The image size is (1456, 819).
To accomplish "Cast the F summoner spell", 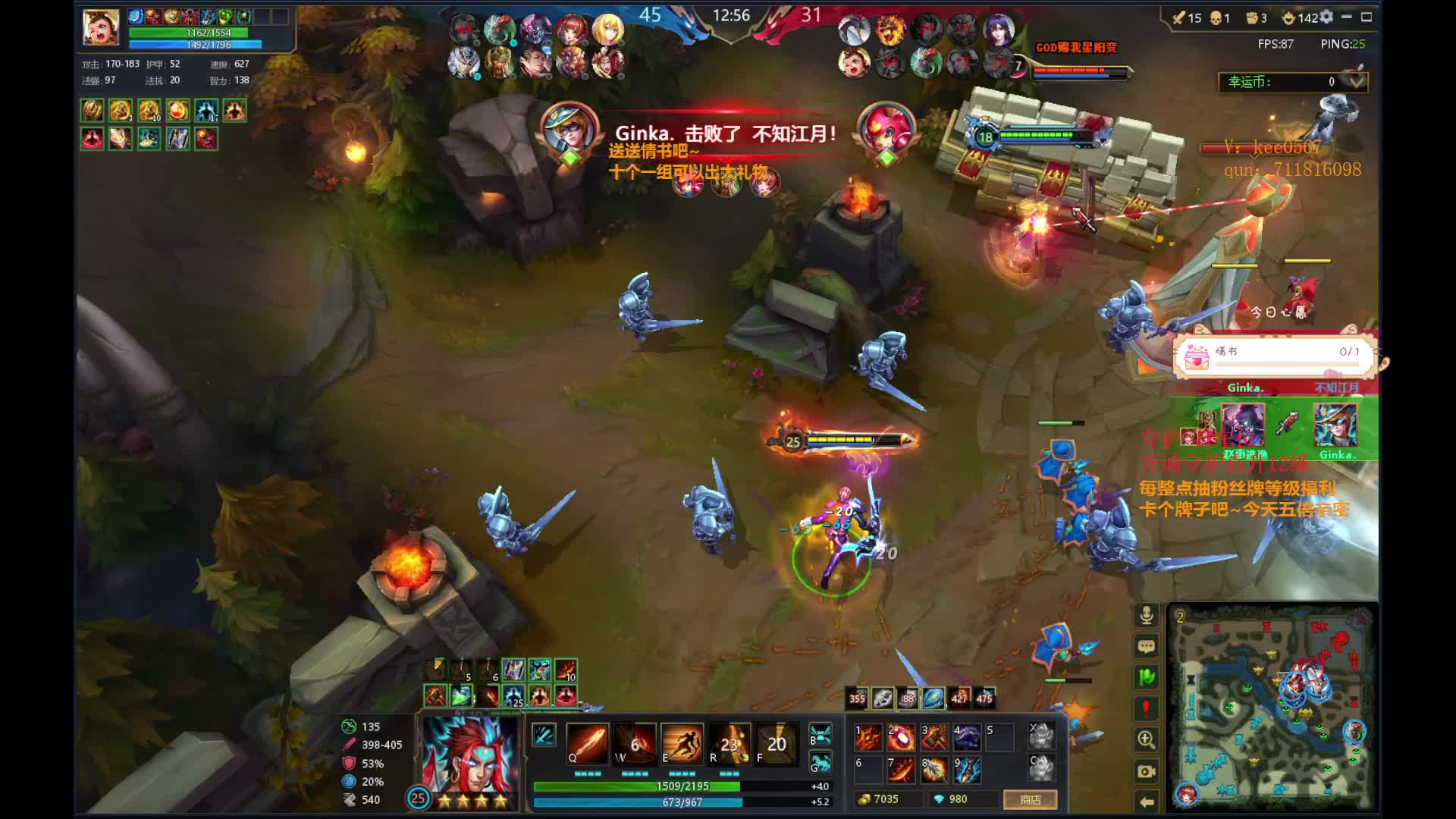I will point(776,742).
